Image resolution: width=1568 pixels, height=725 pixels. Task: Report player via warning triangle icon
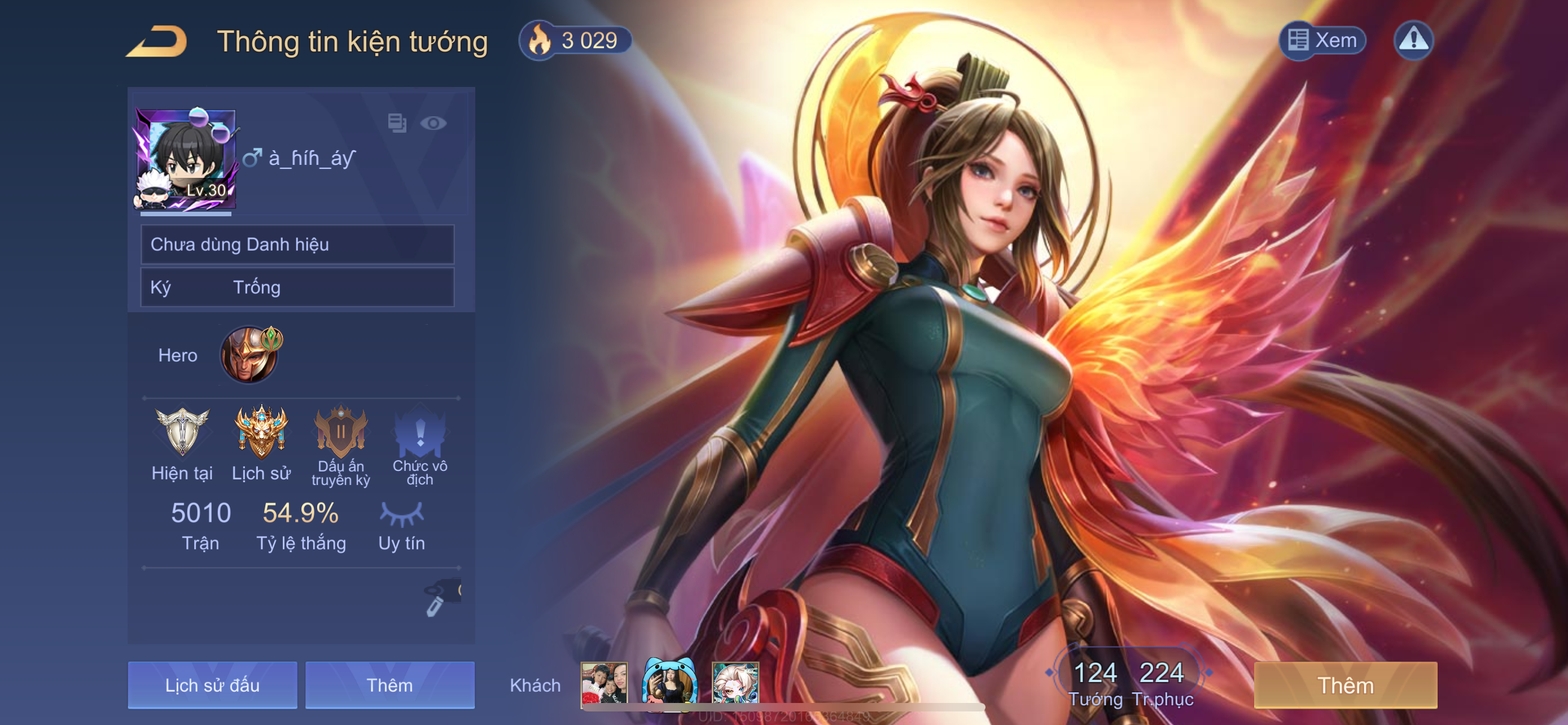click(x=1413, y=40)
